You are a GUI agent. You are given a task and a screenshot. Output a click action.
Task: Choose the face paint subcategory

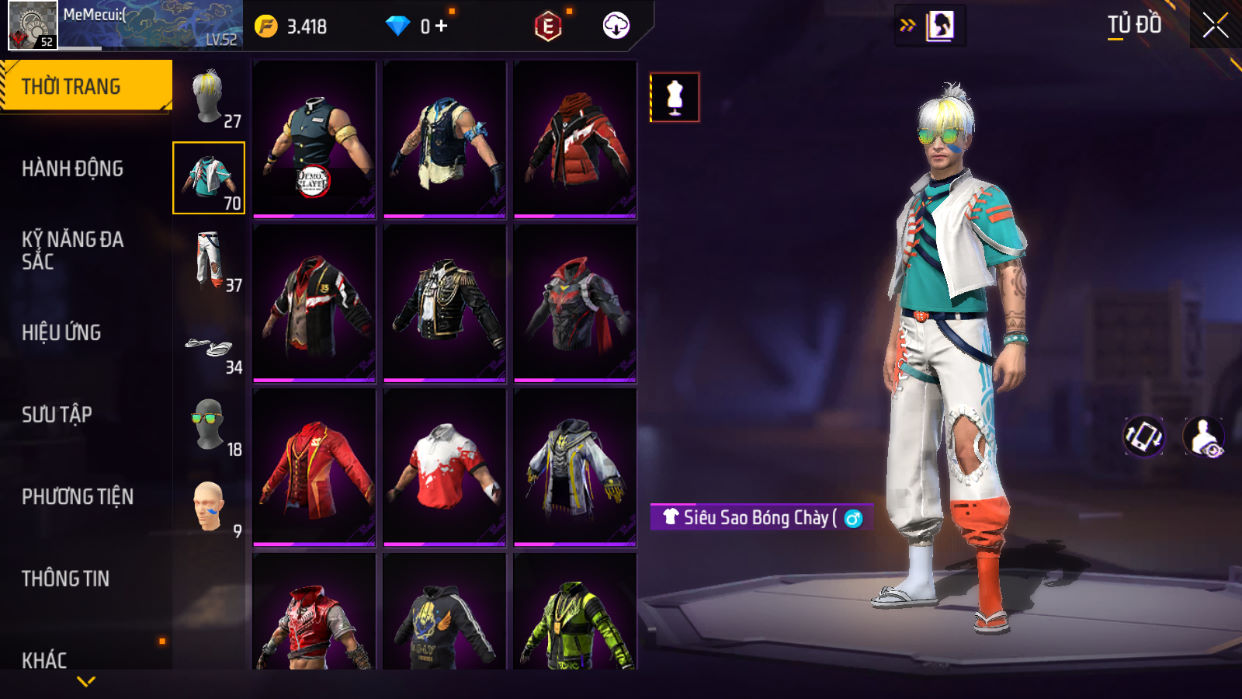click(x=209, y=508)
